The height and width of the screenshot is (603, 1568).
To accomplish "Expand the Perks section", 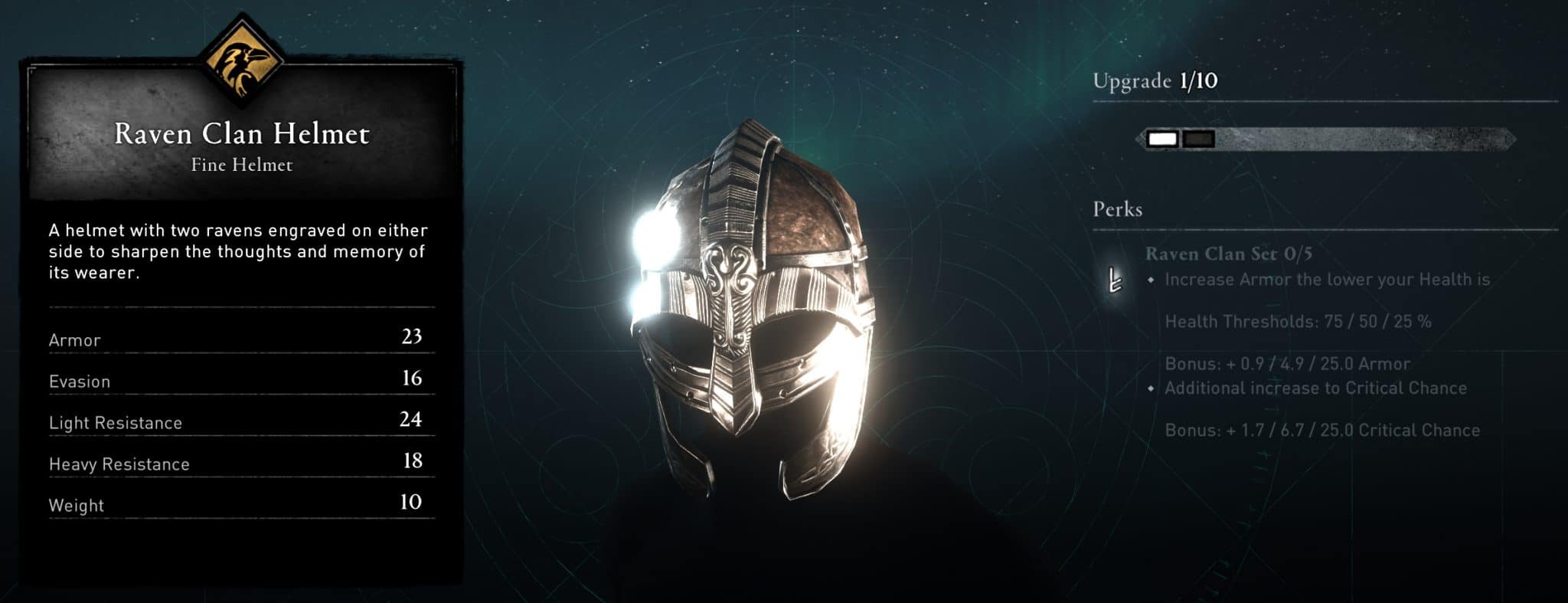I will pyautogui.click(x=1119, y=209).
